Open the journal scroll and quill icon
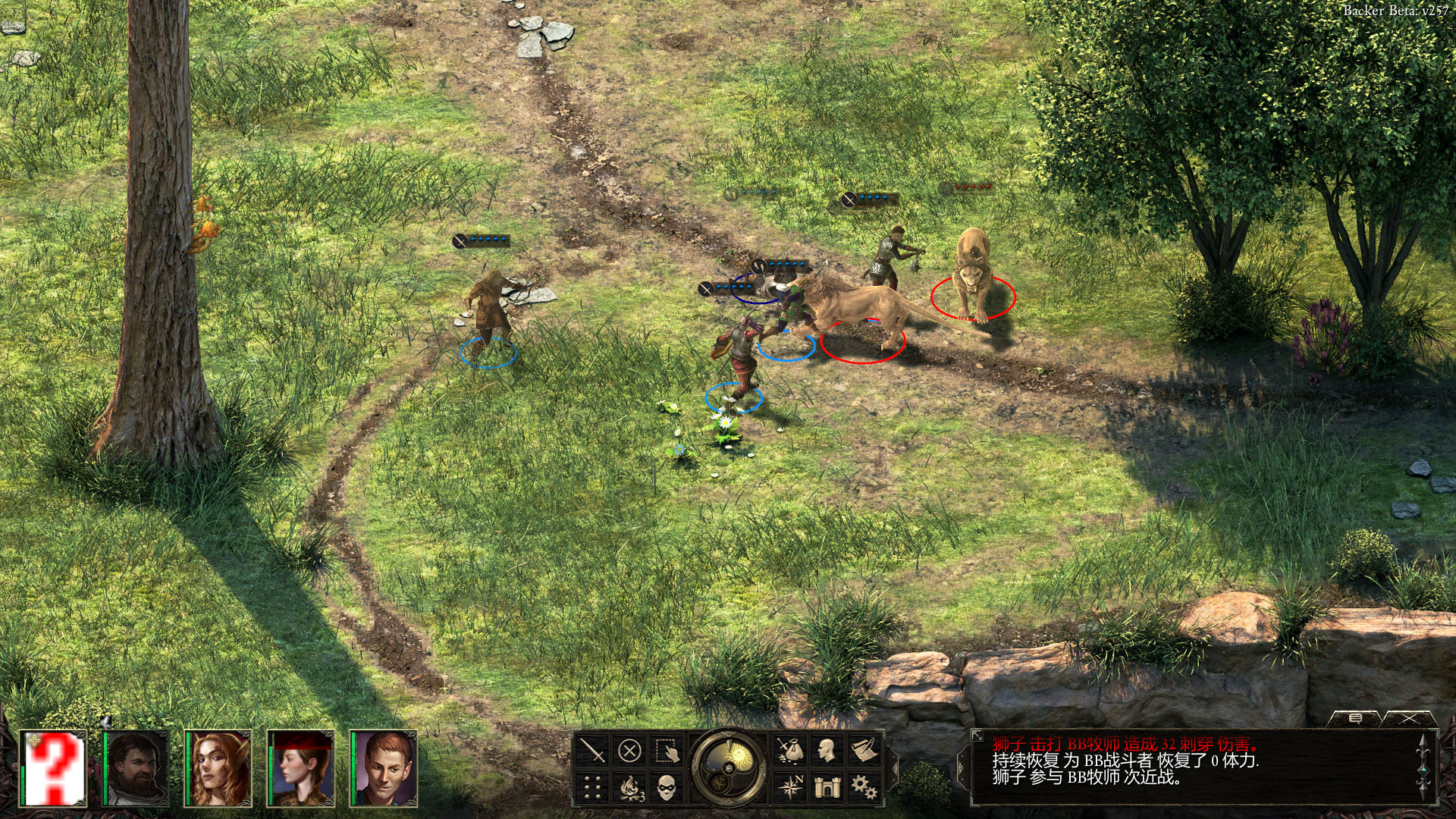Image resolution: width=1456 pixels, height=819 pixels. 864,751
